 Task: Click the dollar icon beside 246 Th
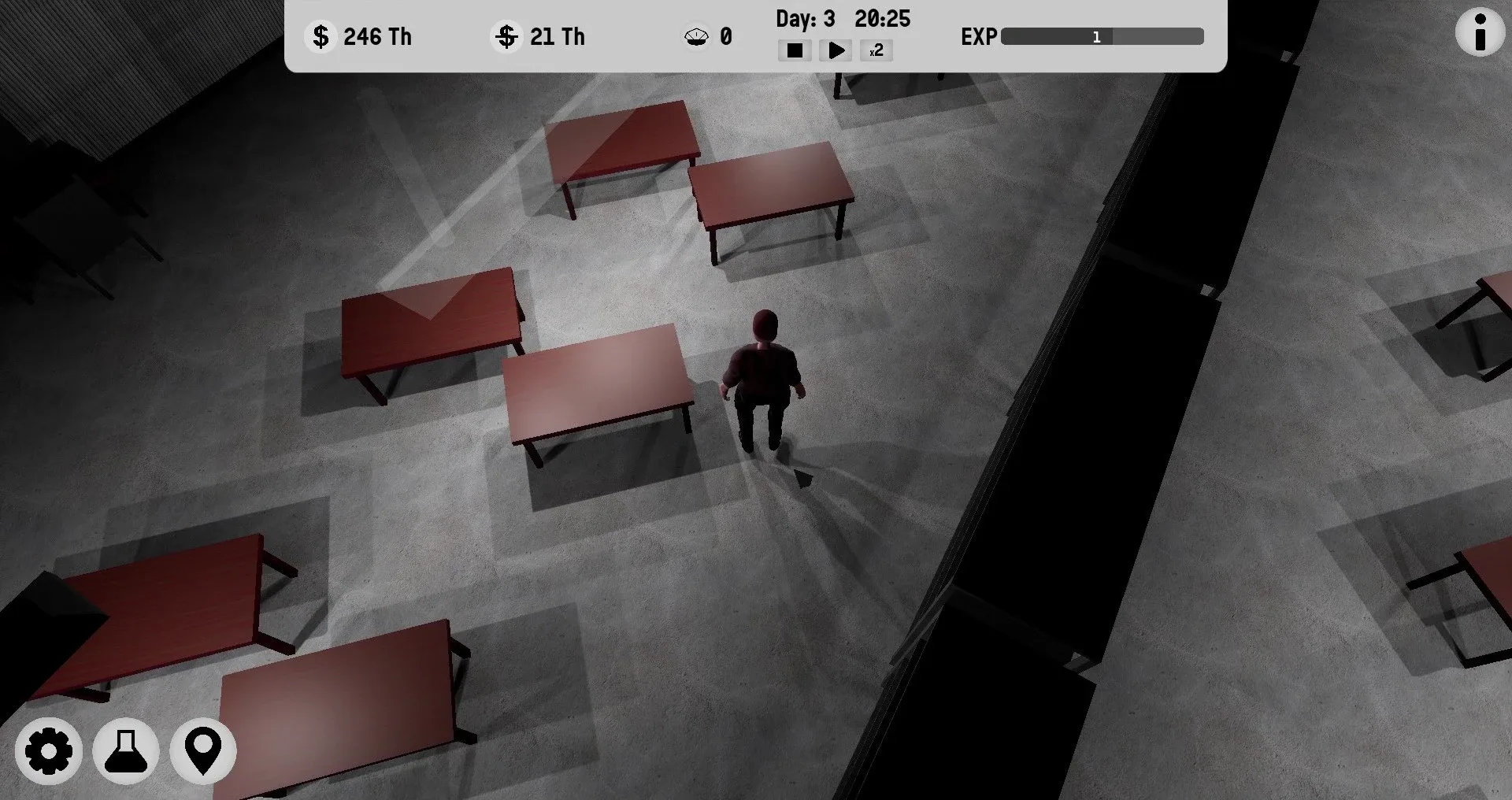(321, 36)
